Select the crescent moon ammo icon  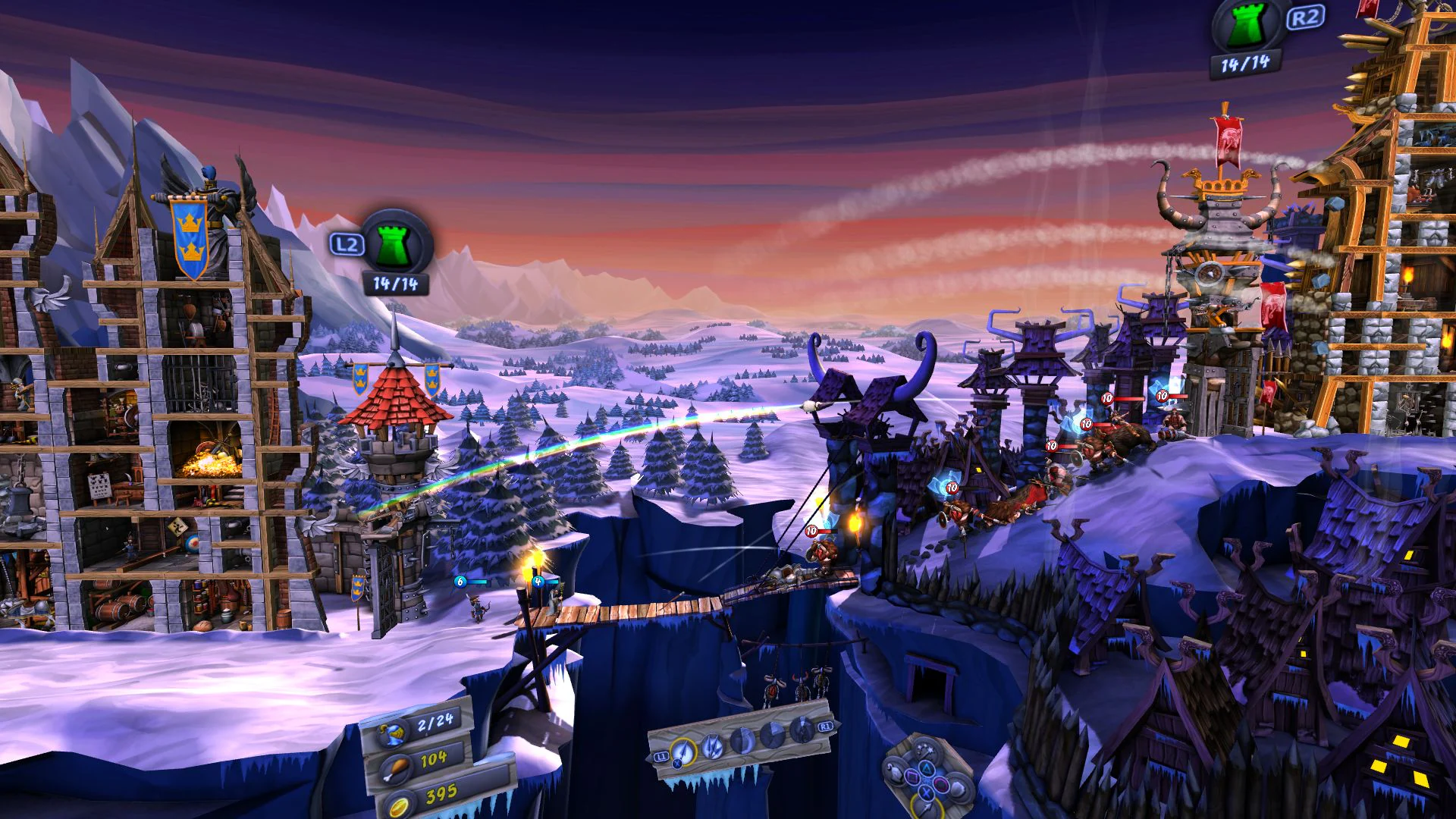pos(742,742)
